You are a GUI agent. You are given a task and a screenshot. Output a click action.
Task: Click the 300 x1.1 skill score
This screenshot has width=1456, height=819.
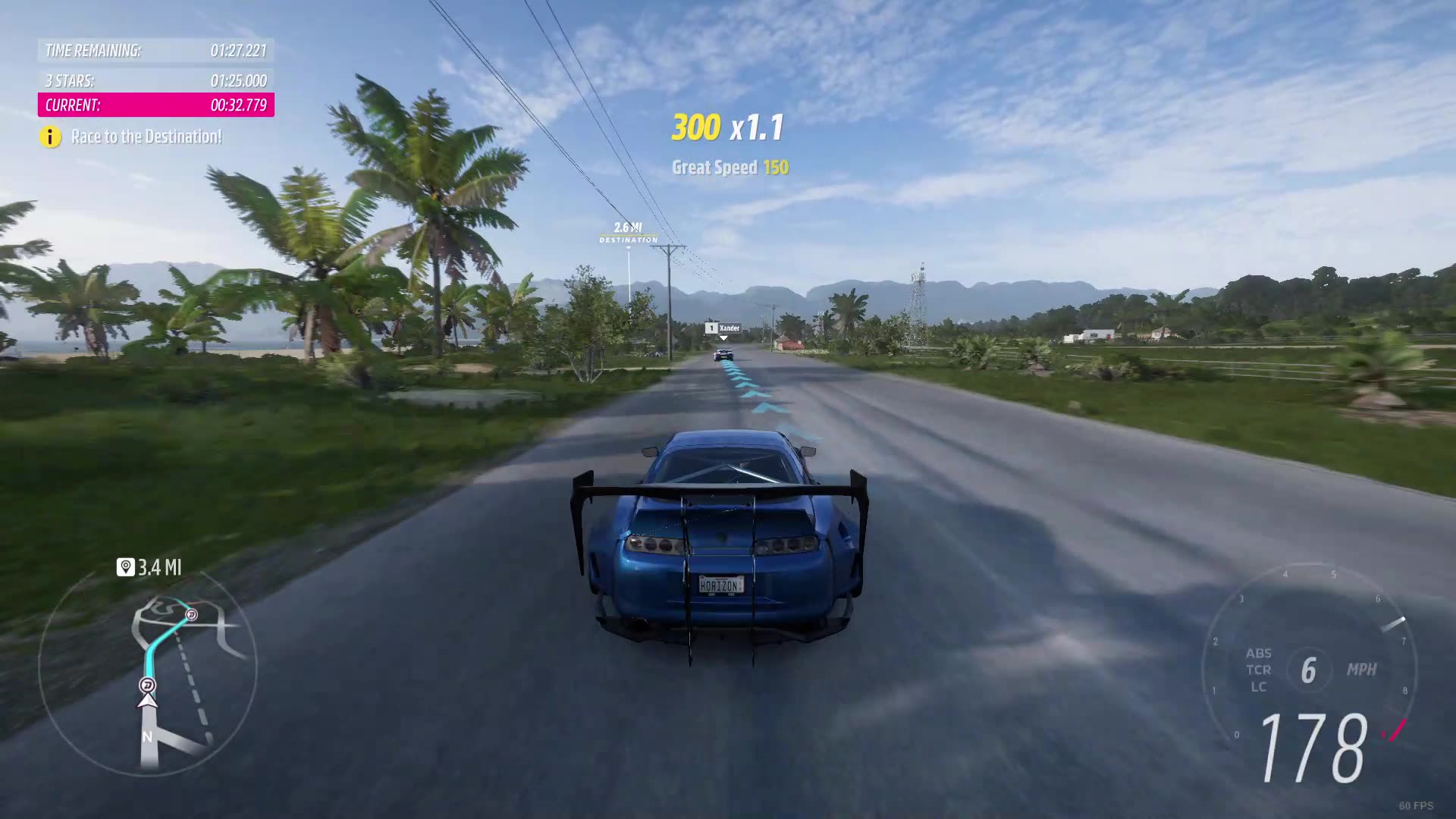coord(726,128)
